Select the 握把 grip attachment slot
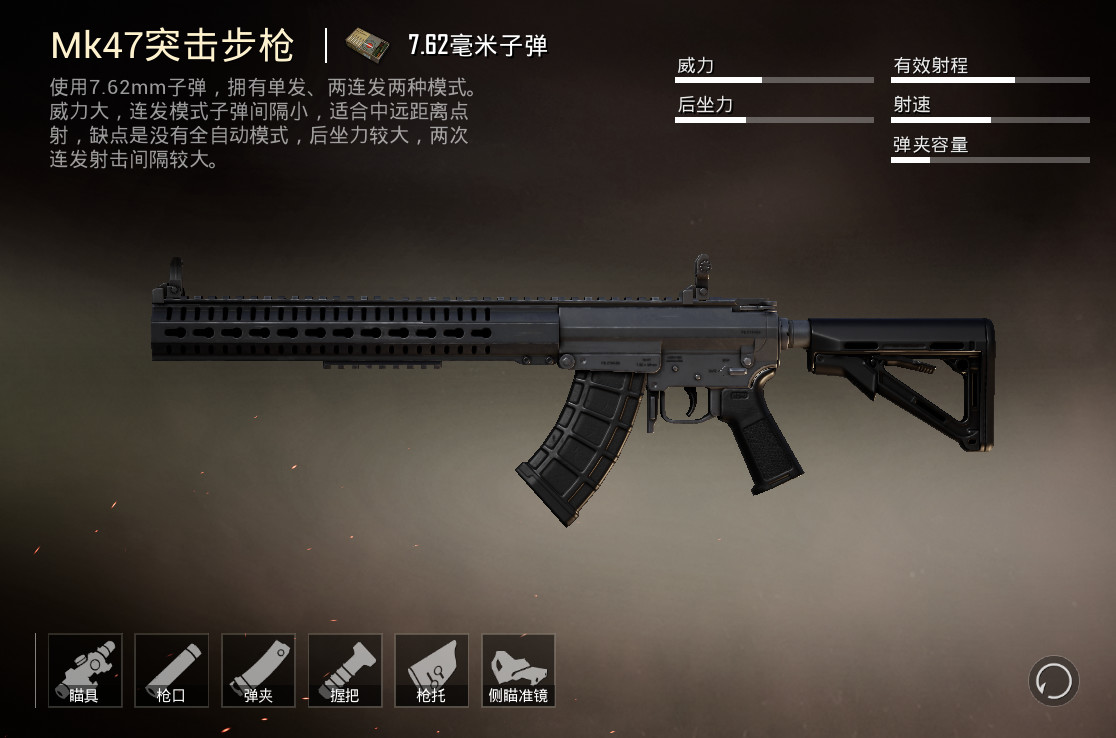Viewport: 1116px width, 738px height. click(345, 670)
